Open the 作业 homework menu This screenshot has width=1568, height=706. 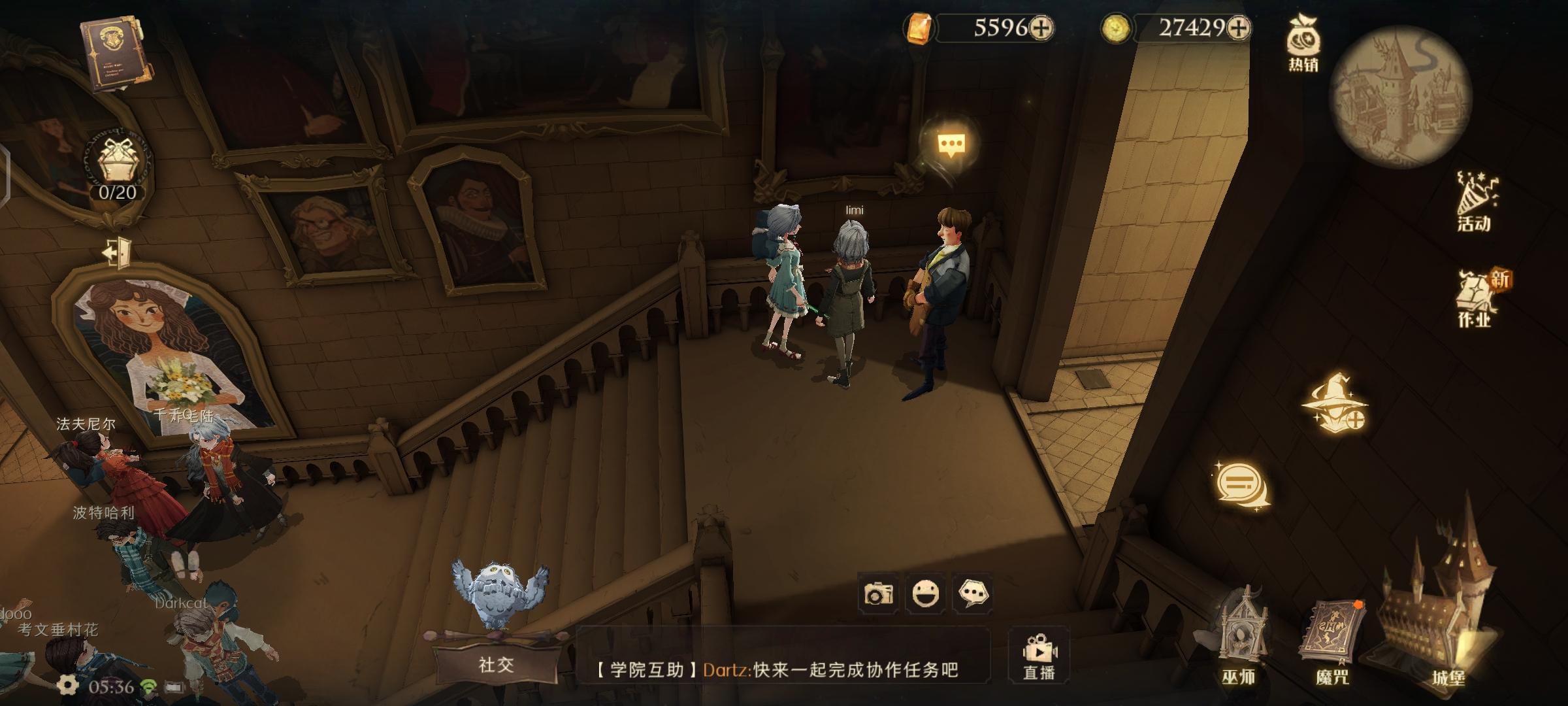tap(1476, 299)
